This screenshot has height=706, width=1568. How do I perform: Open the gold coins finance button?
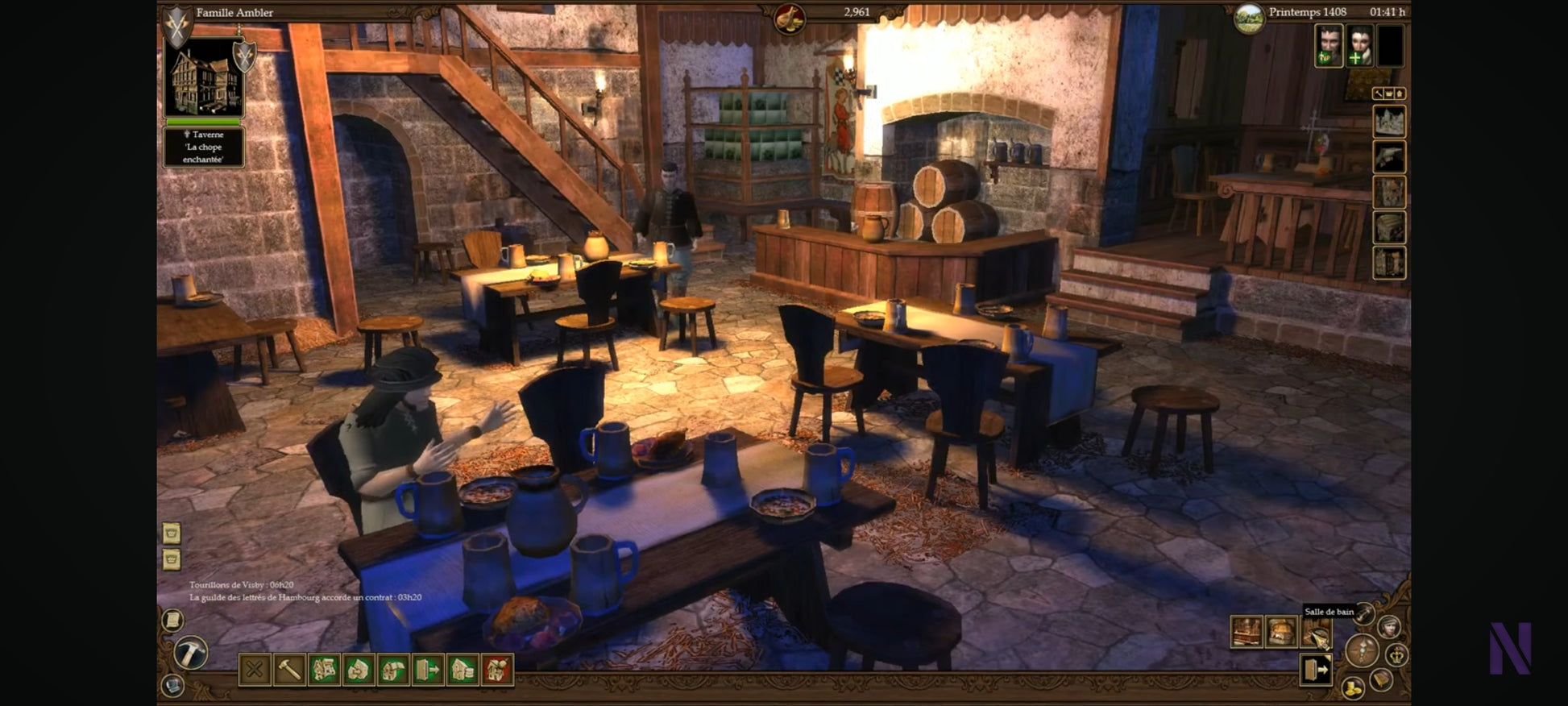coord(1352,687)
